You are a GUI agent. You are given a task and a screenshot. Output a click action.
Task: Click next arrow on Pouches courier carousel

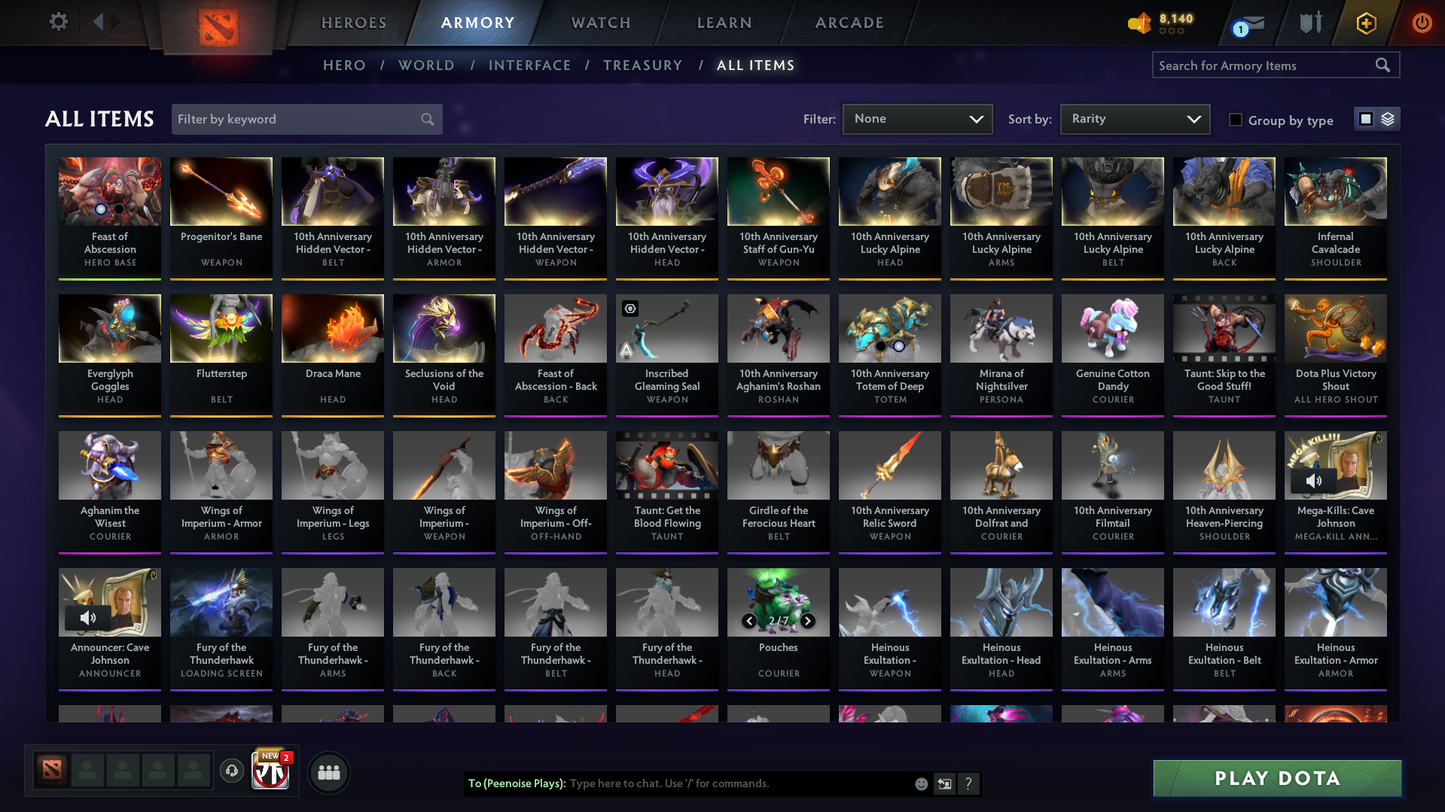tap(807, 620)
